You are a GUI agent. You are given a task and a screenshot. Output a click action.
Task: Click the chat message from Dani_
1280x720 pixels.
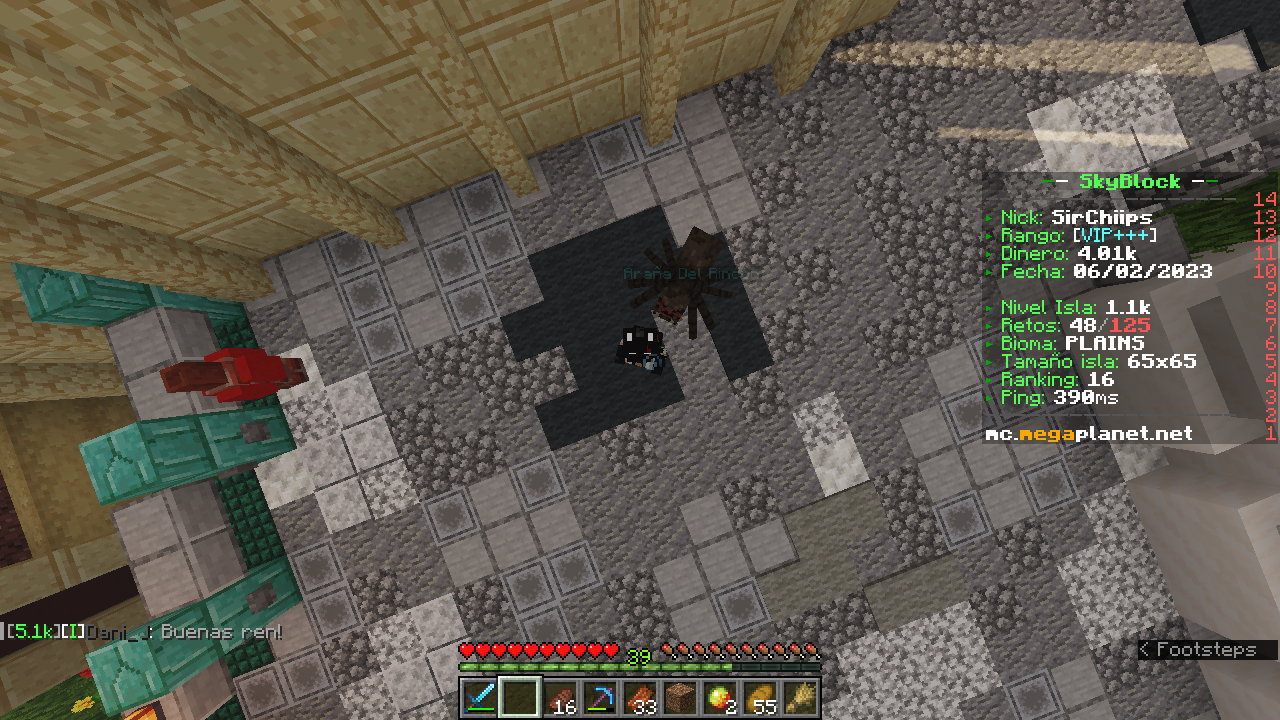pos(145,632)
